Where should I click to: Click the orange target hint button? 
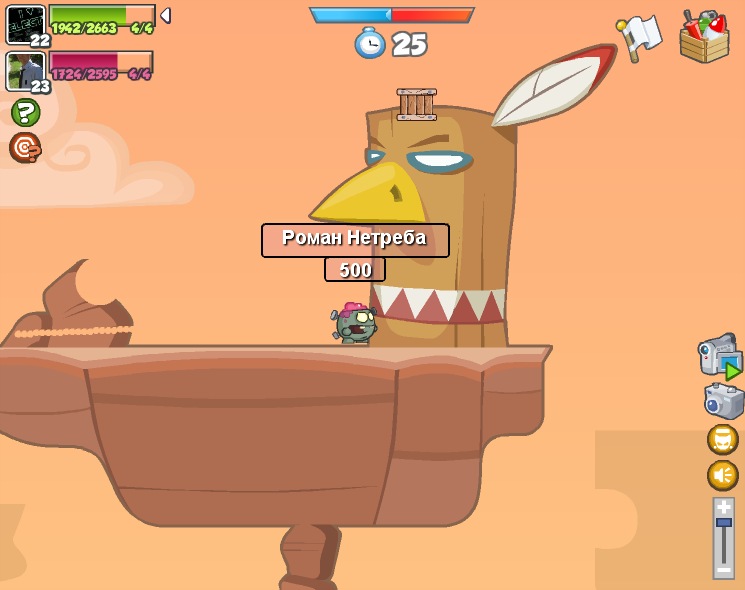24,148
